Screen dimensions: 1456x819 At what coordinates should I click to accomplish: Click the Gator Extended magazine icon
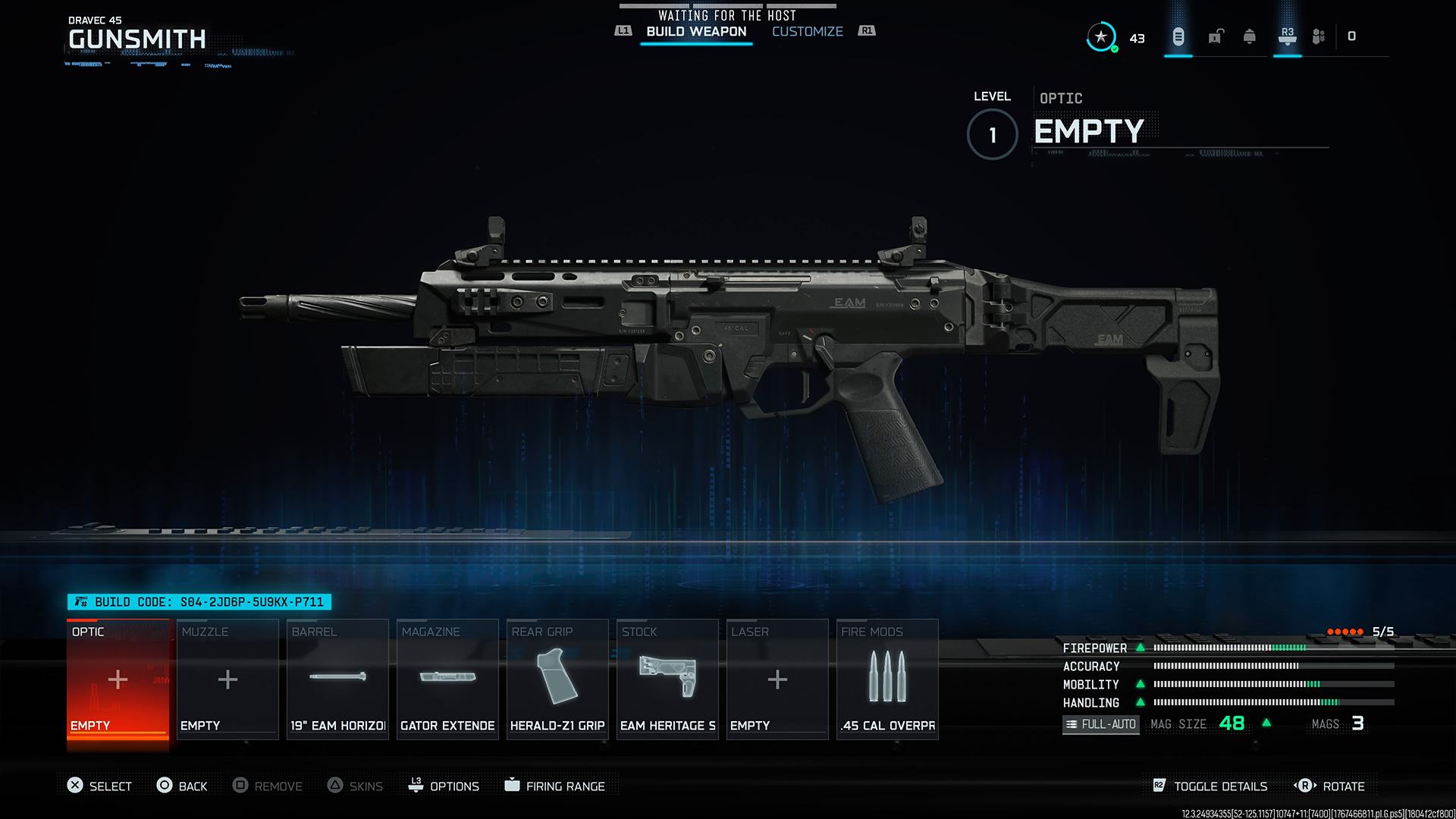point(447,679)
